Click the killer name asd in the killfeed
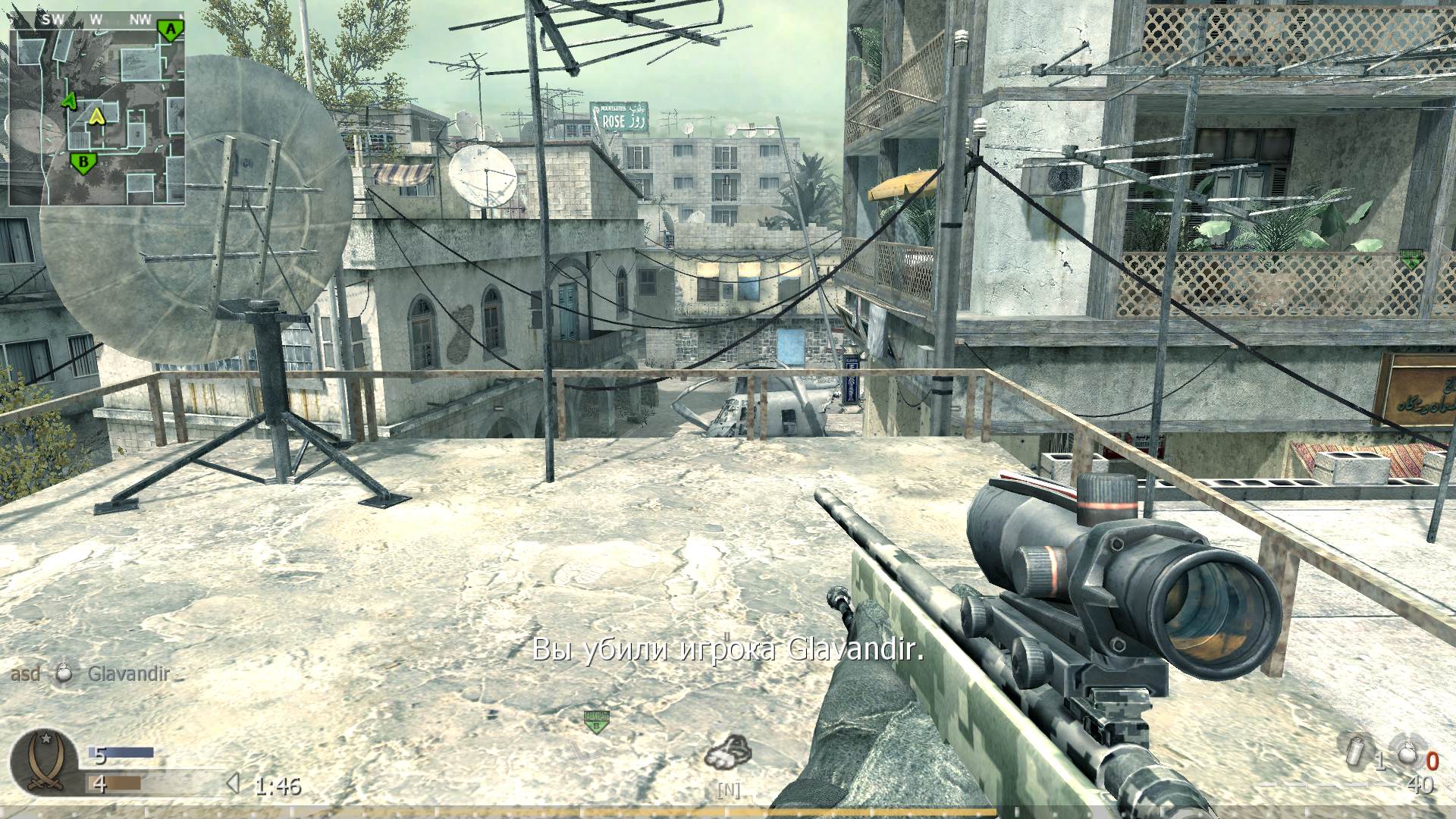The width and height of the screenshot is (1456, 819). click(27, 673)
